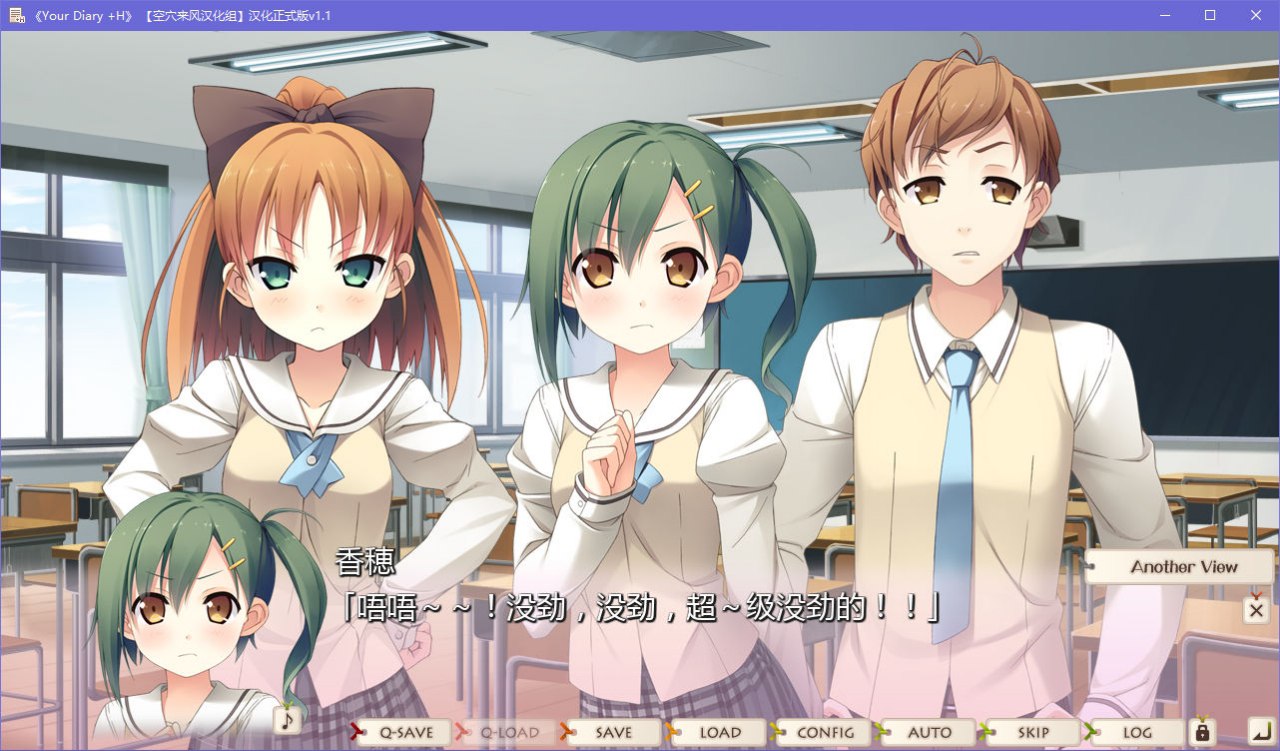Screen dimensions: 1280x751
Task: Close the Another View panel with the X icon
Action: point(1257,609)
